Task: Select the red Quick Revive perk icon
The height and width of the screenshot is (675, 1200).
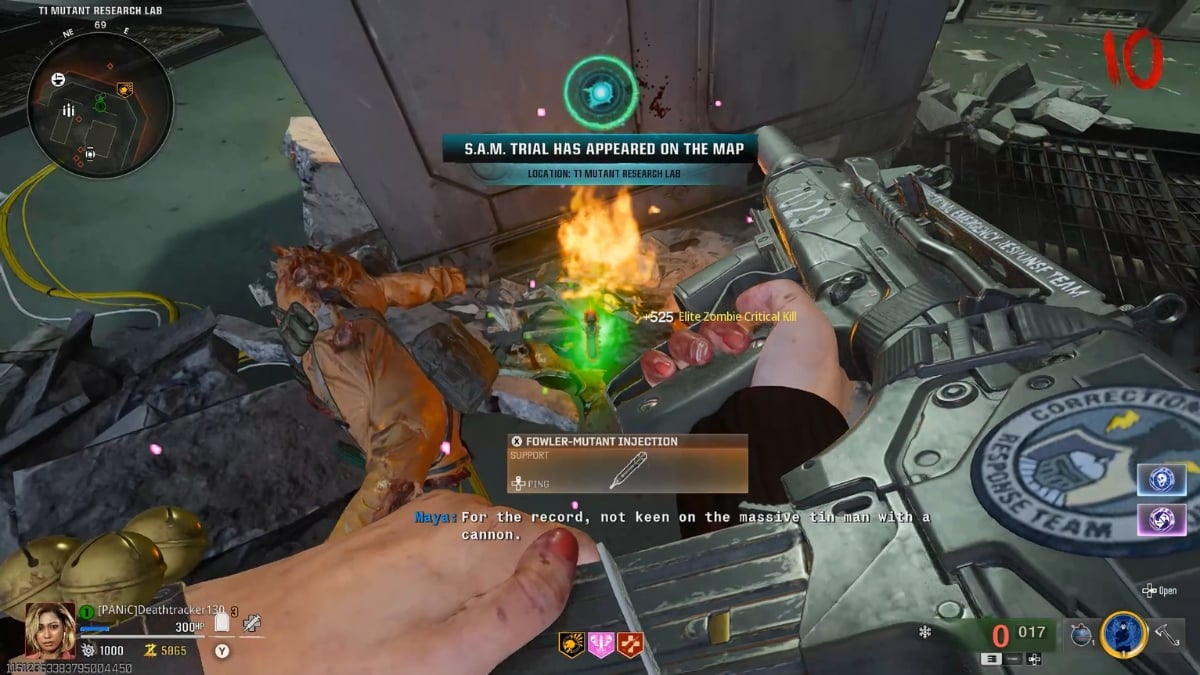Action: (x=630, y=645)
